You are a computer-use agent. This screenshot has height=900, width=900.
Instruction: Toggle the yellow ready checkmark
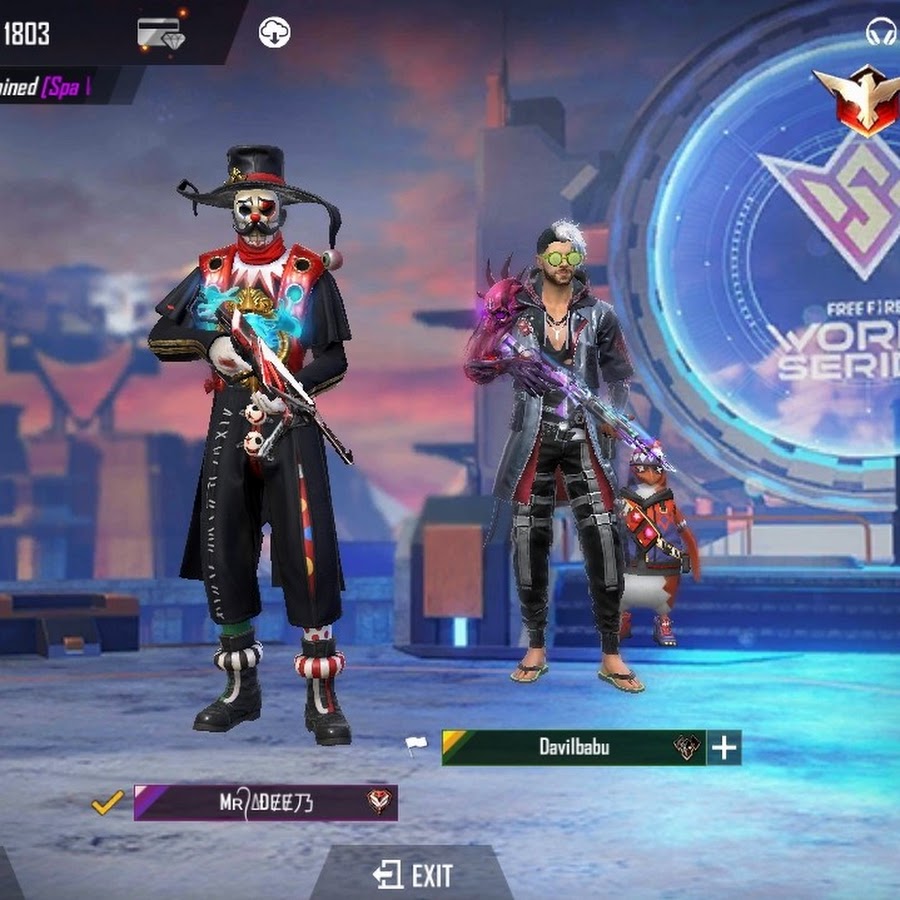(x=107, y=802)
